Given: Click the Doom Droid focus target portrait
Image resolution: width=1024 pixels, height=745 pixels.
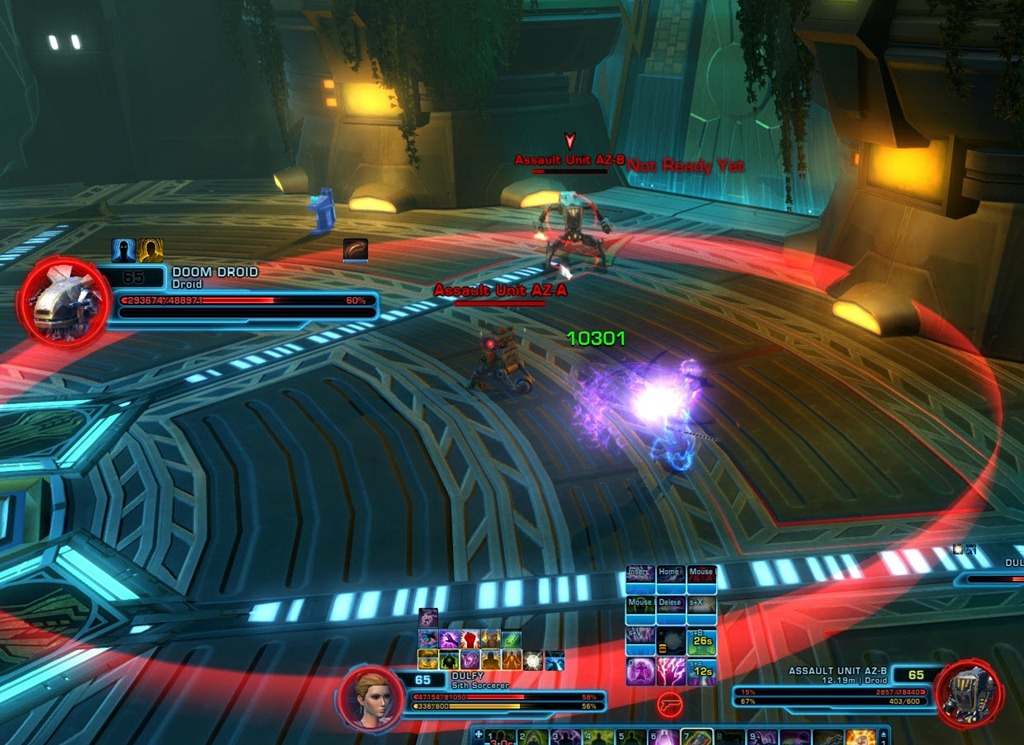Looking at the screenshot, I should coord(63,302).
